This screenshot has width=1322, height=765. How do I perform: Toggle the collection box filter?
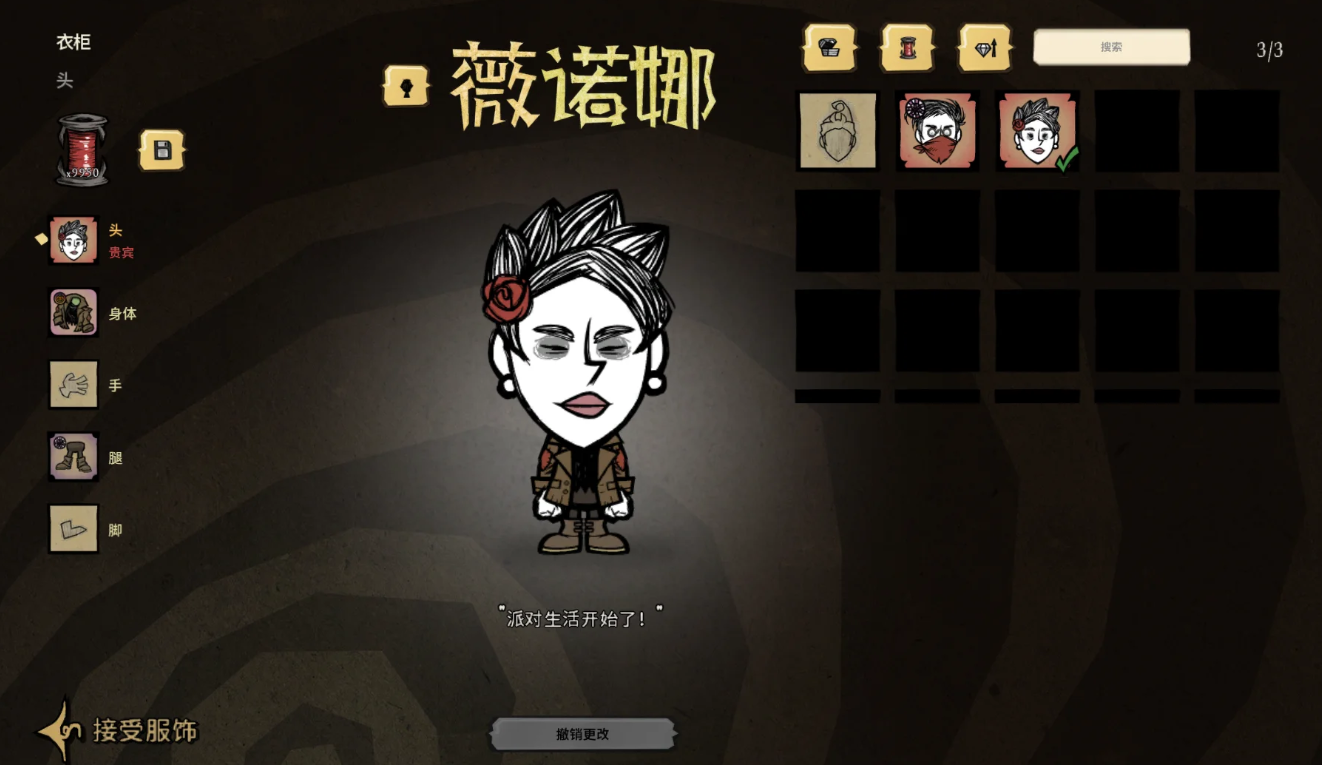point(830,47)
